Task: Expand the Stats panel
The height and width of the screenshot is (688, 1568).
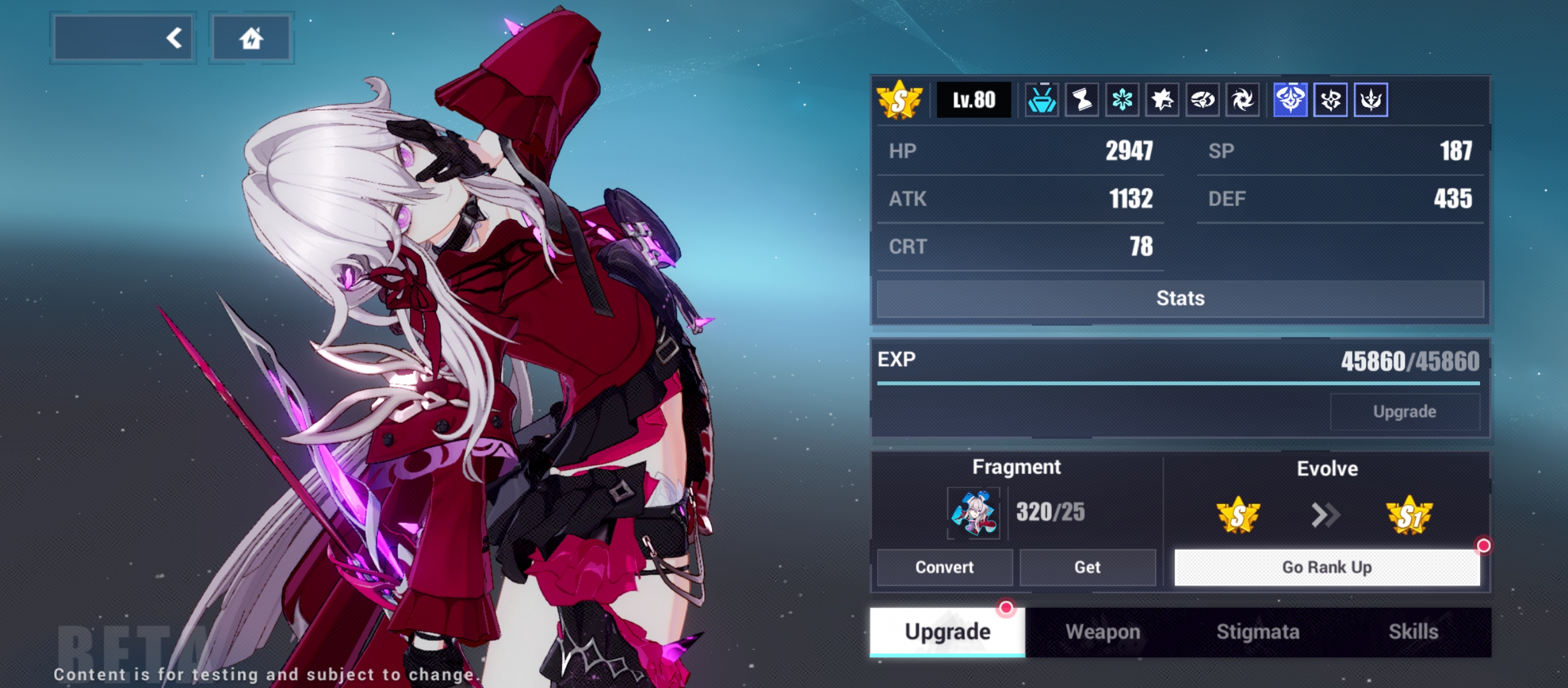Action: (x=1180, y=297)
